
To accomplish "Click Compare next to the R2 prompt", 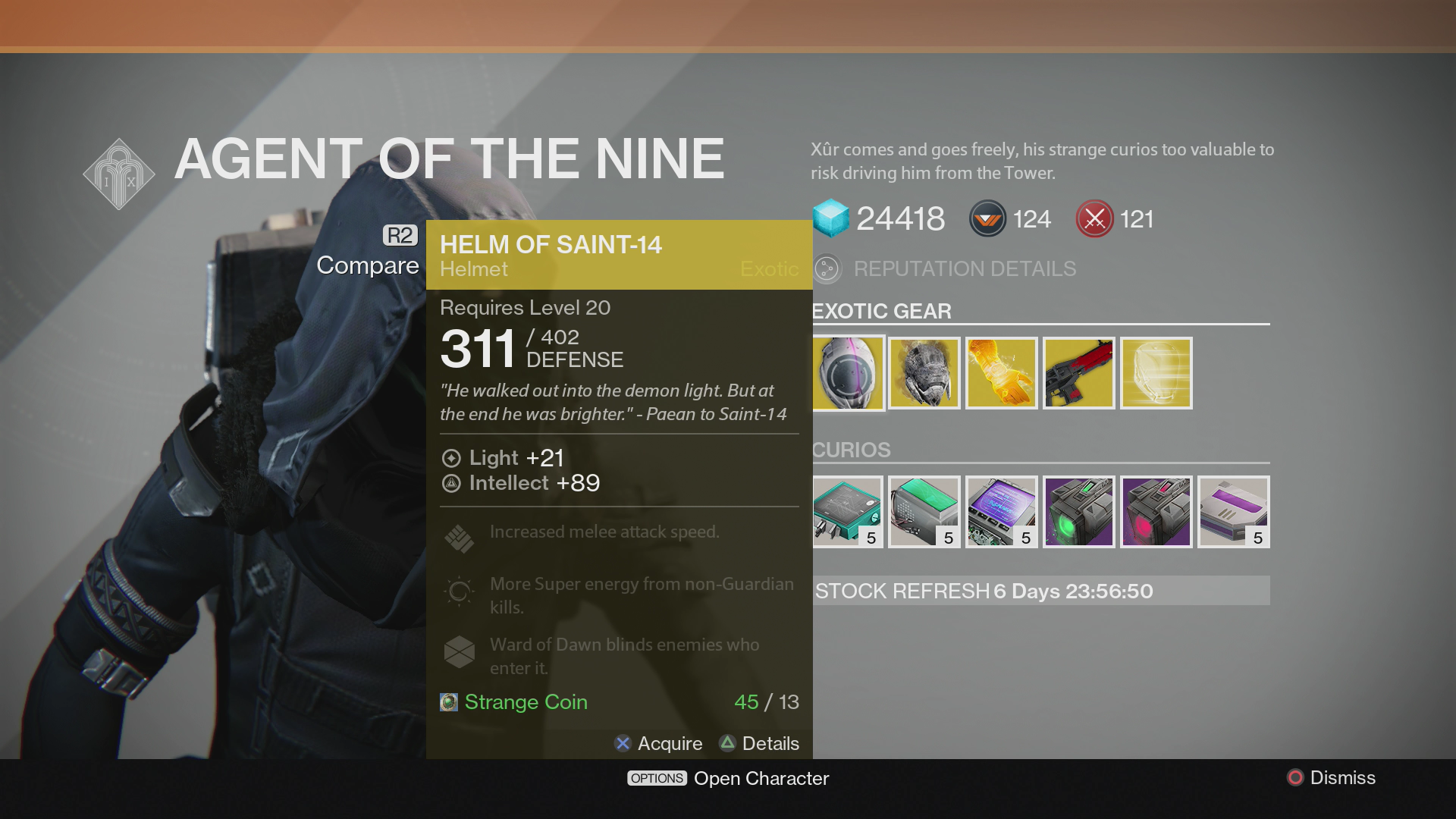I will [x=367, y=265].
